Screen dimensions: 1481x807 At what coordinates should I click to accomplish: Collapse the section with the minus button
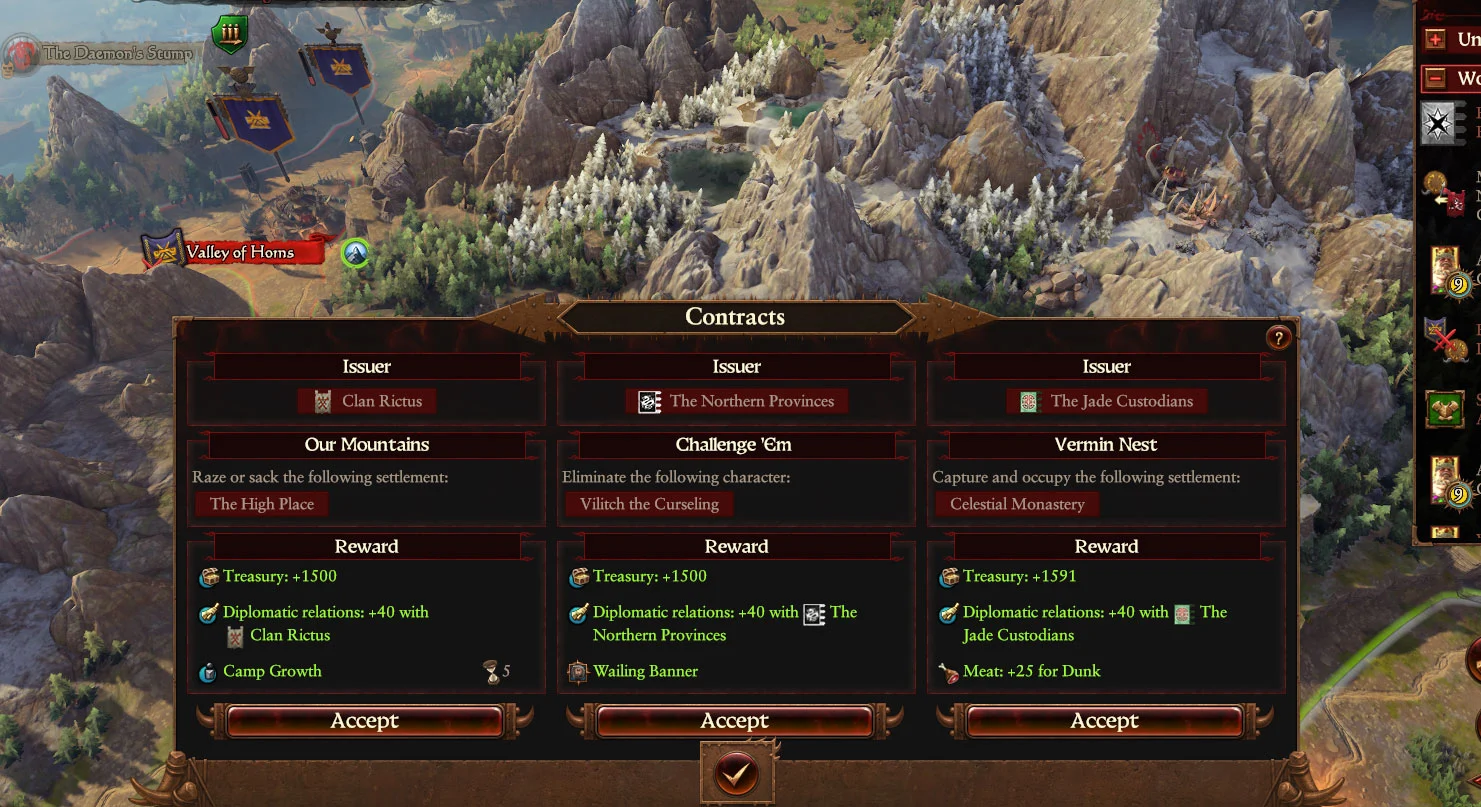pyautogui.click(x=1437, y=78)
